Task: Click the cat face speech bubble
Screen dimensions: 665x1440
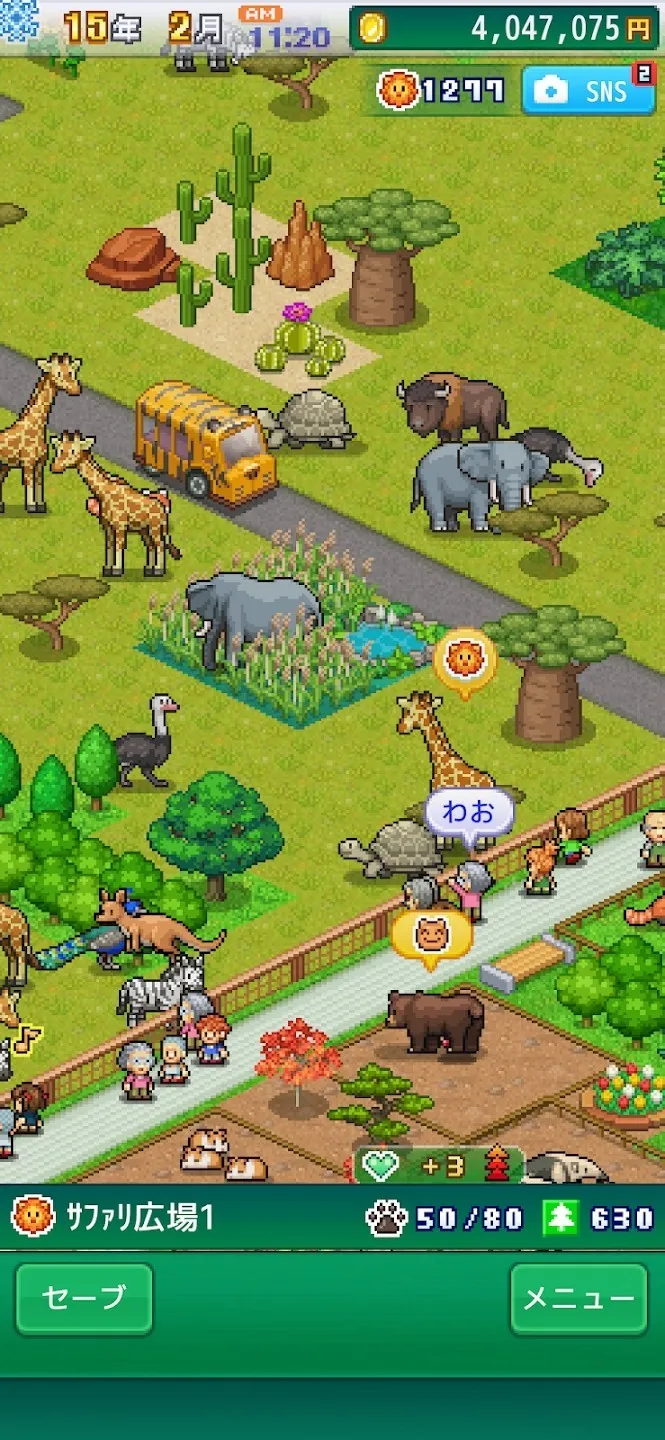Action: point(431,936)
